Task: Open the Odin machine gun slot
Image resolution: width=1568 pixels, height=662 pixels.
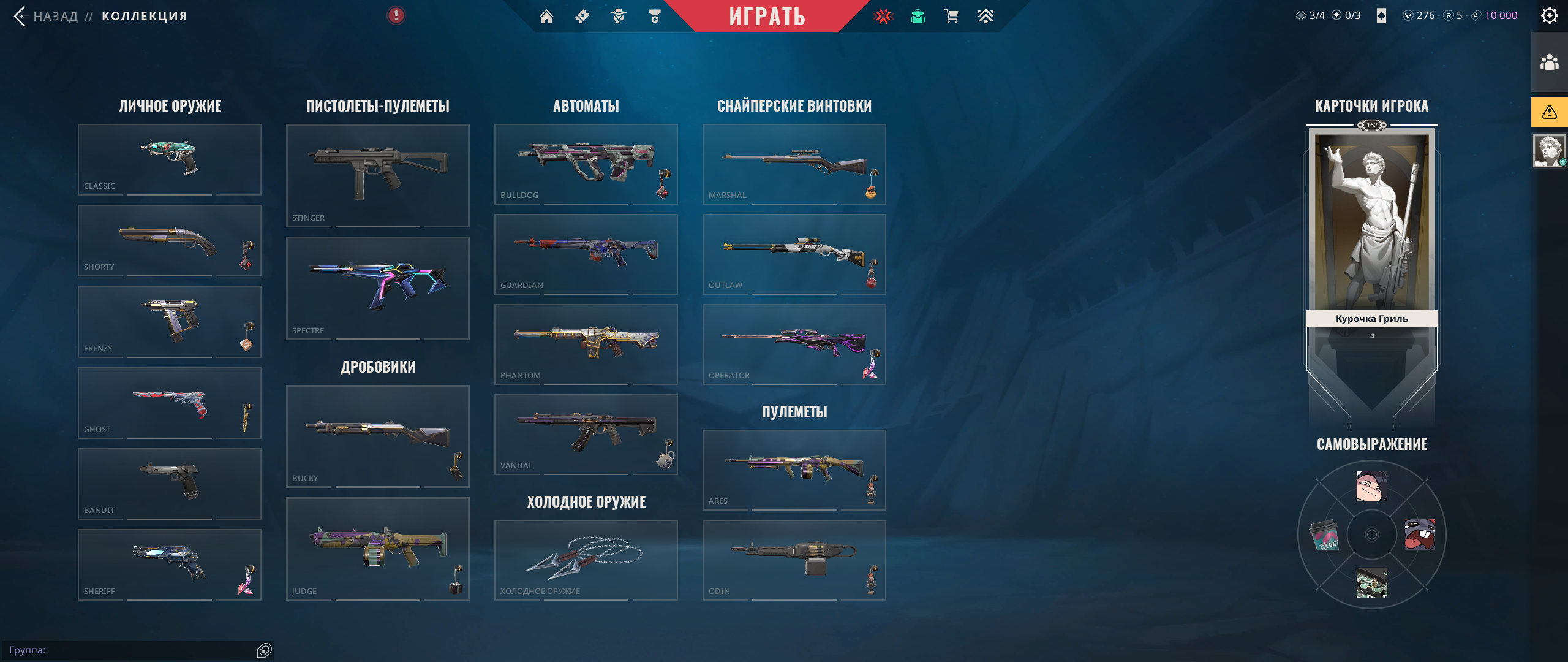Action: (794, 560)
